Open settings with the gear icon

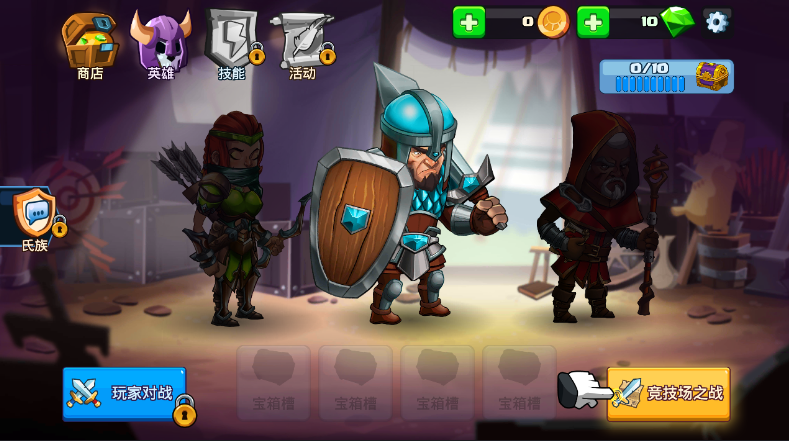tap(716, 22)
